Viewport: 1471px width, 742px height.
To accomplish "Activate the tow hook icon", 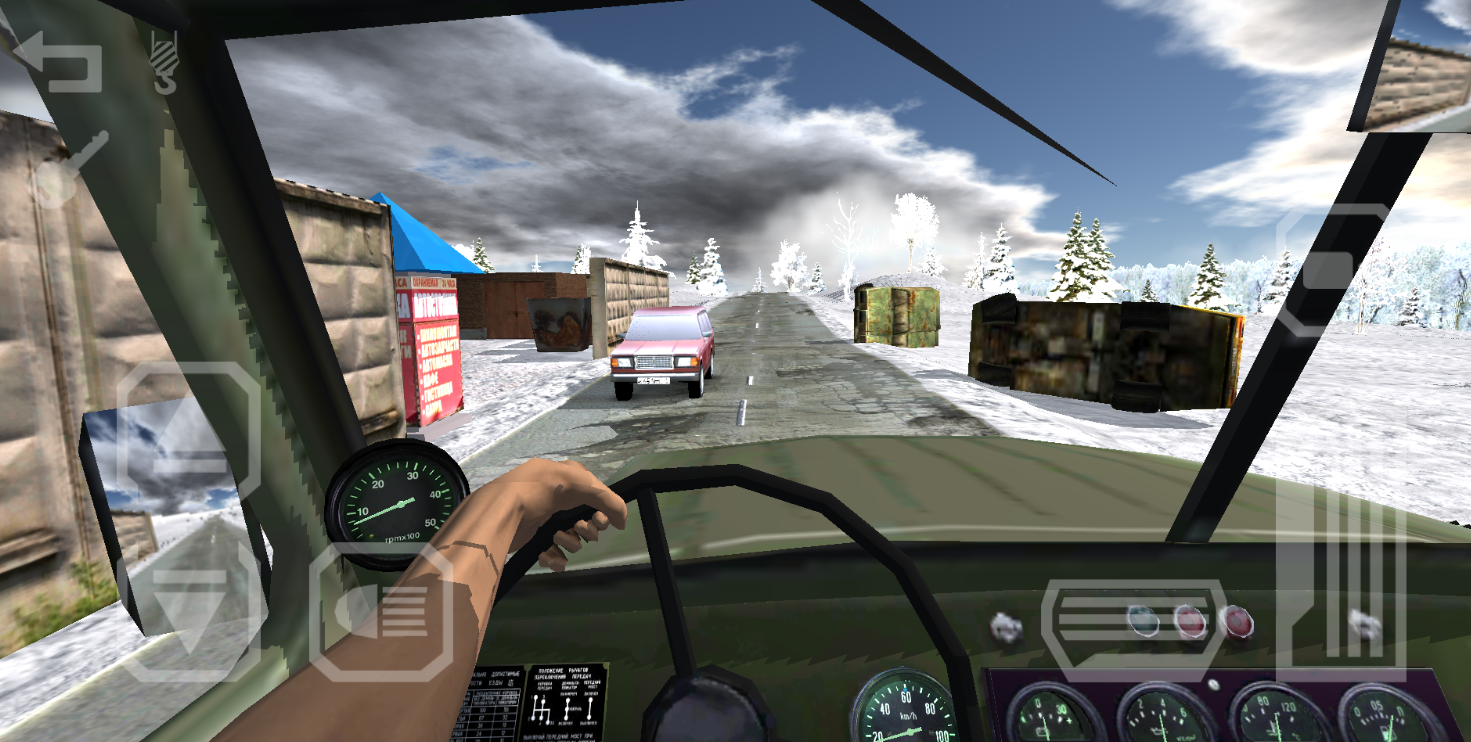I will [163, 62].
